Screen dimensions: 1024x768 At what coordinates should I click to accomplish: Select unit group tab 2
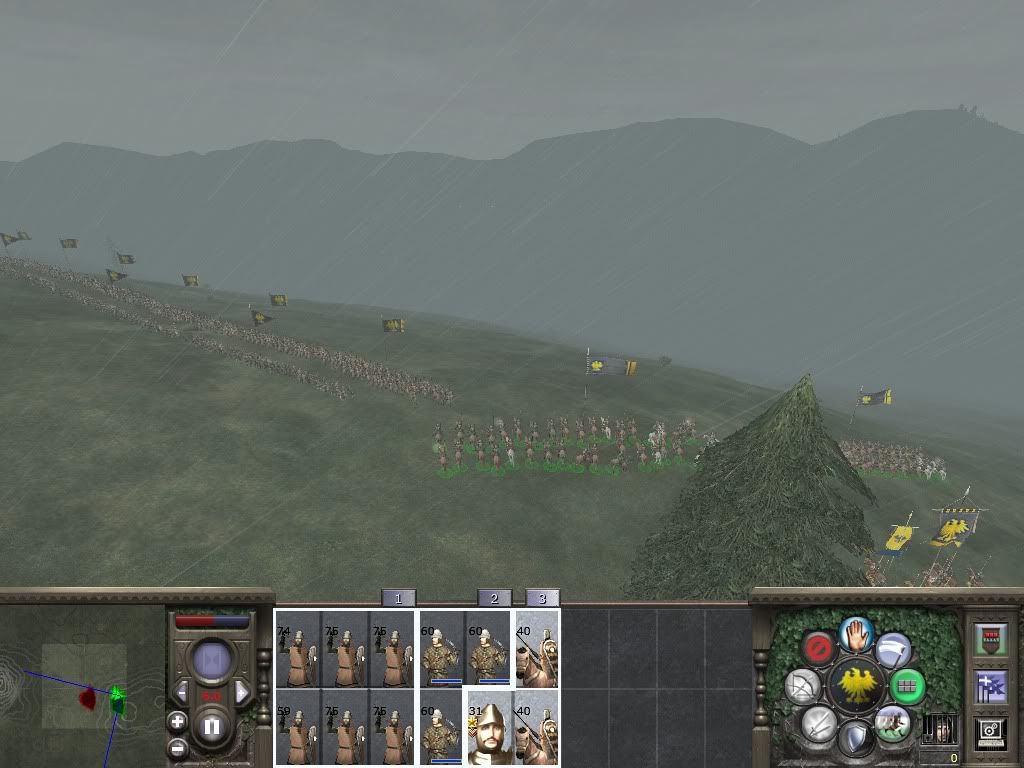pos(494,598)
